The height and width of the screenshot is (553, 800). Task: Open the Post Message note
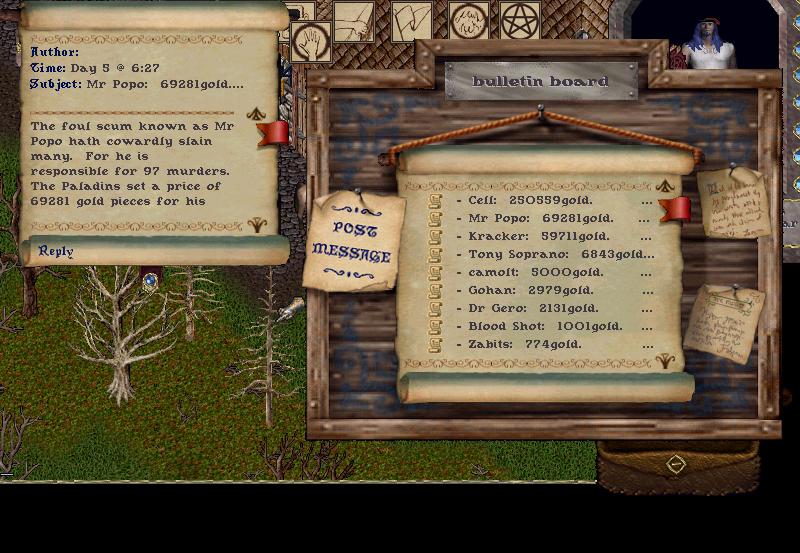click(351, 241)
